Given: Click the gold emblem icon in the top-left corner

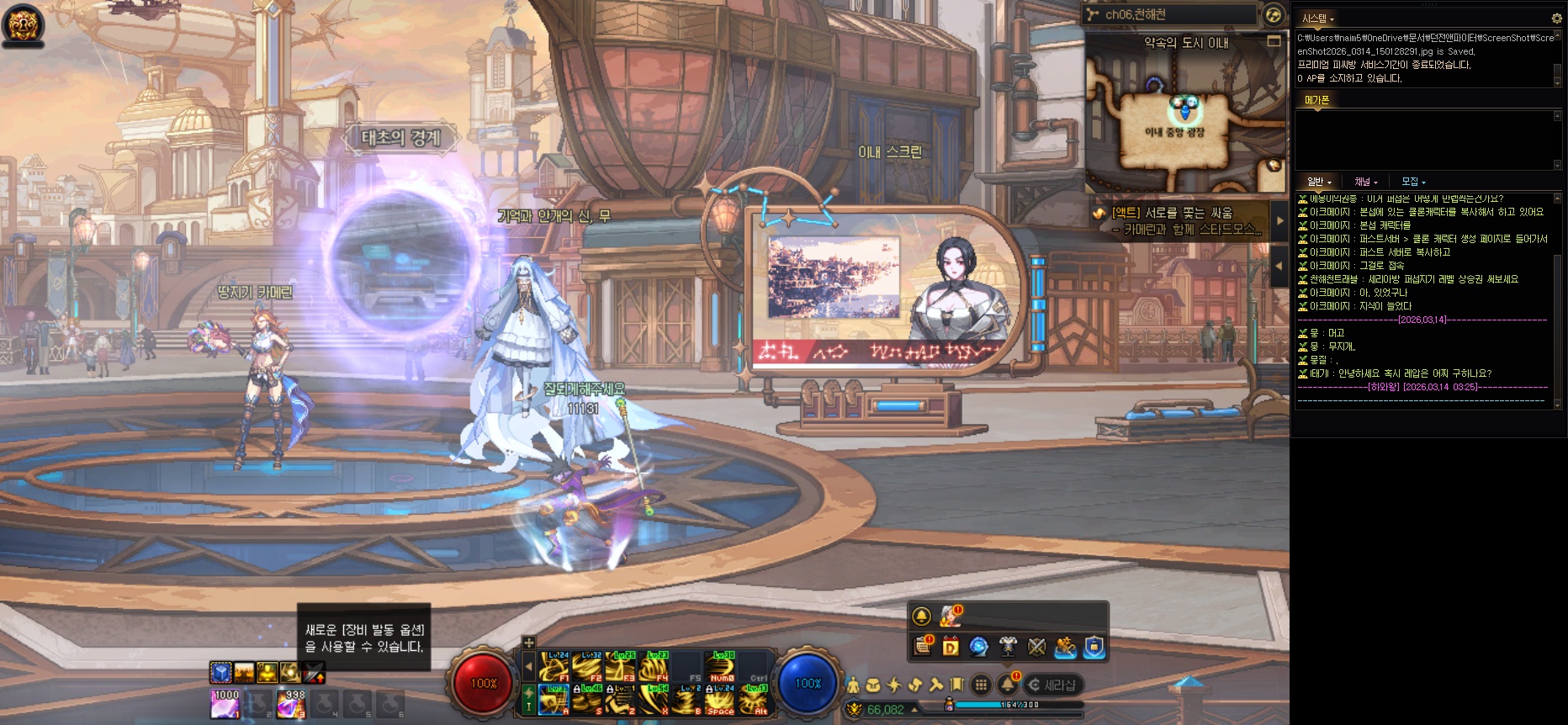Looking at the screenshot, I should [x=23, y=24].
